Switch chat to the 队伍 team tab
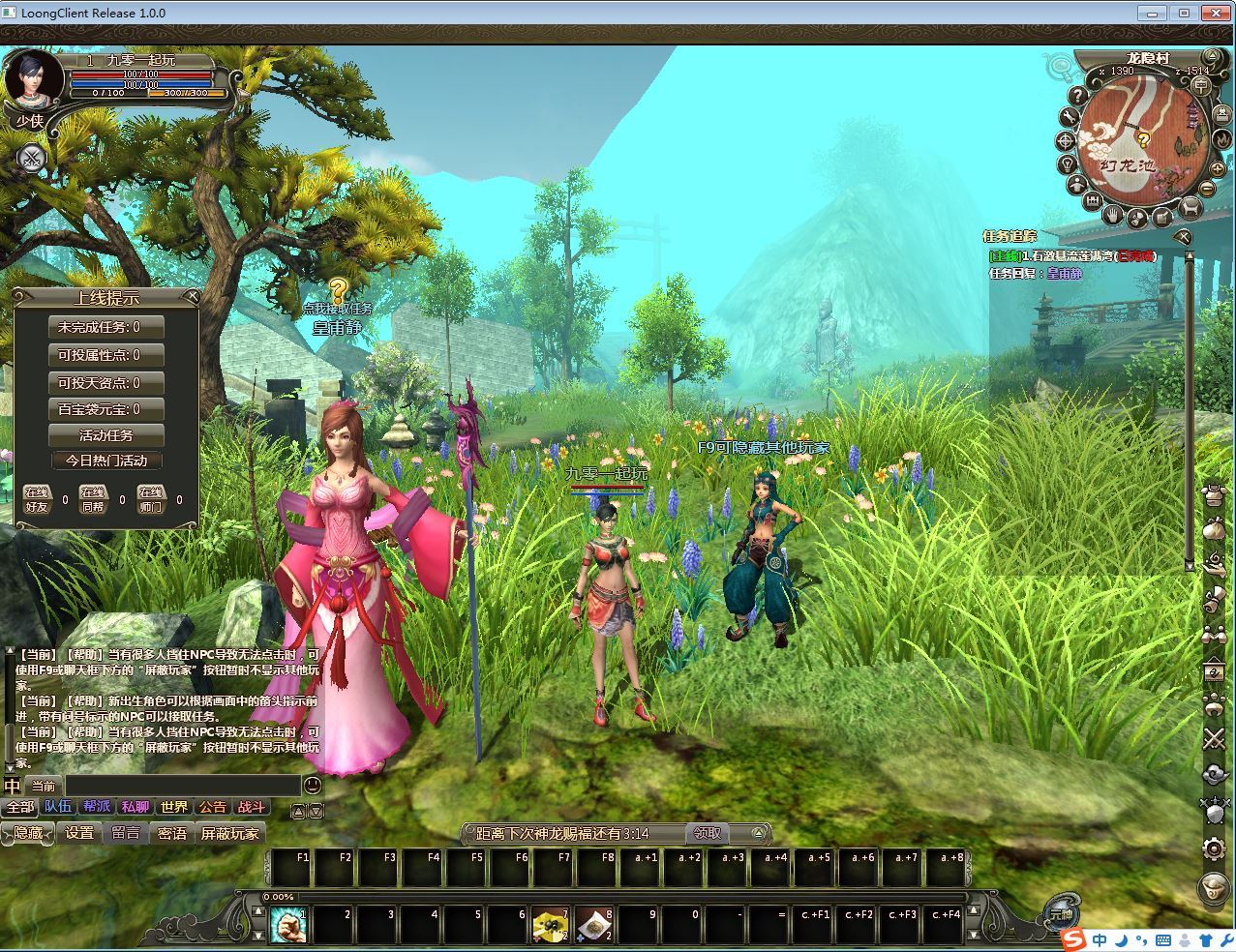1236x952 pixels. pyautogui.click(x=58, y=807)
